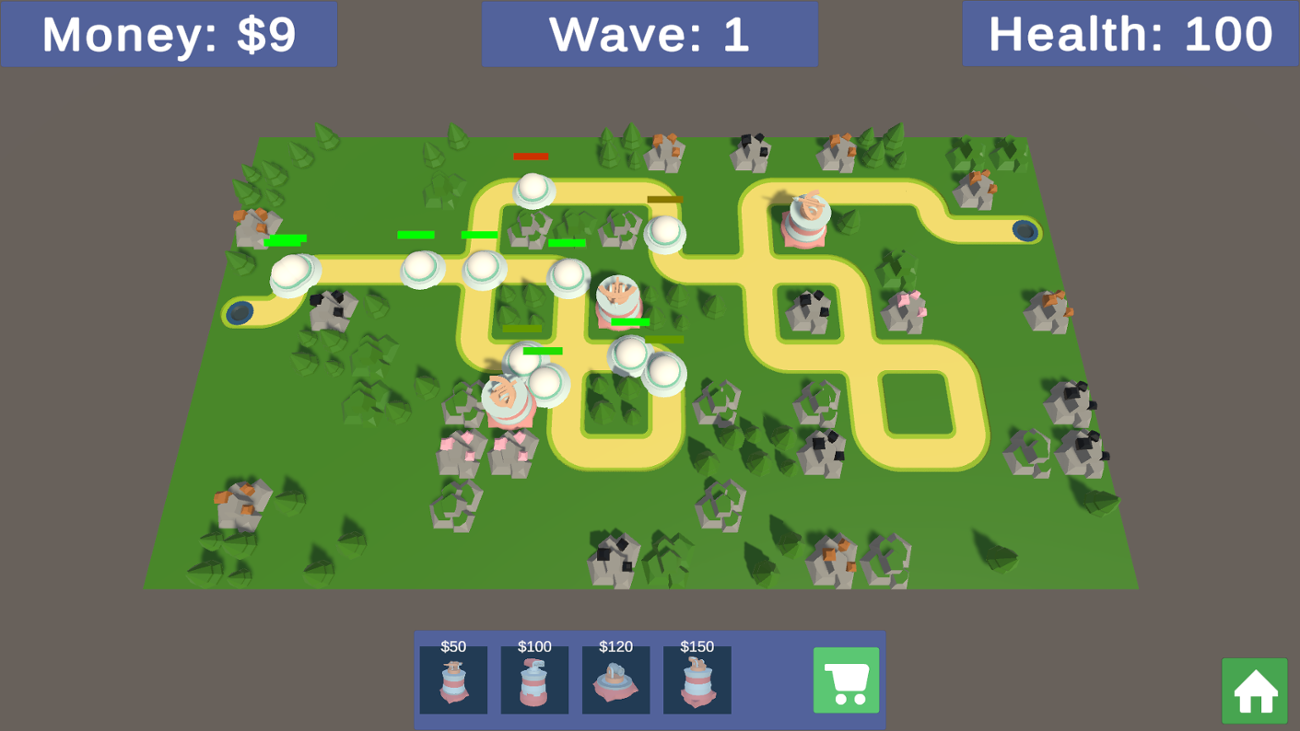Click the Money display showing $9
Image resolution: width=1300 pixels, height=731 pixels.
coord(168,33)
